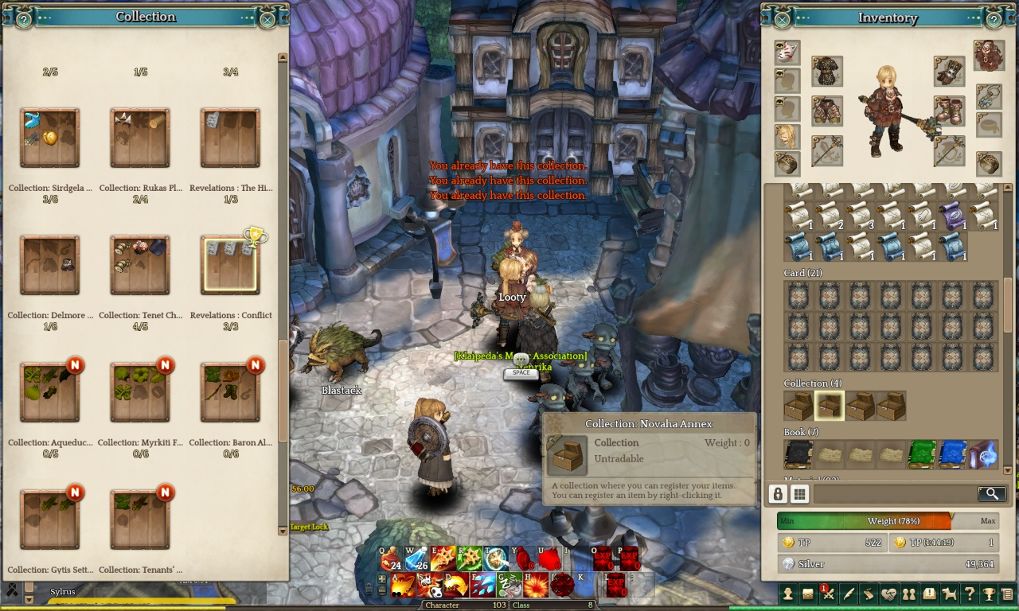Select the highlighted Novaha Annex collection box
The height and width of the screenshot is (611, 1019).
[x=829, y=405]
